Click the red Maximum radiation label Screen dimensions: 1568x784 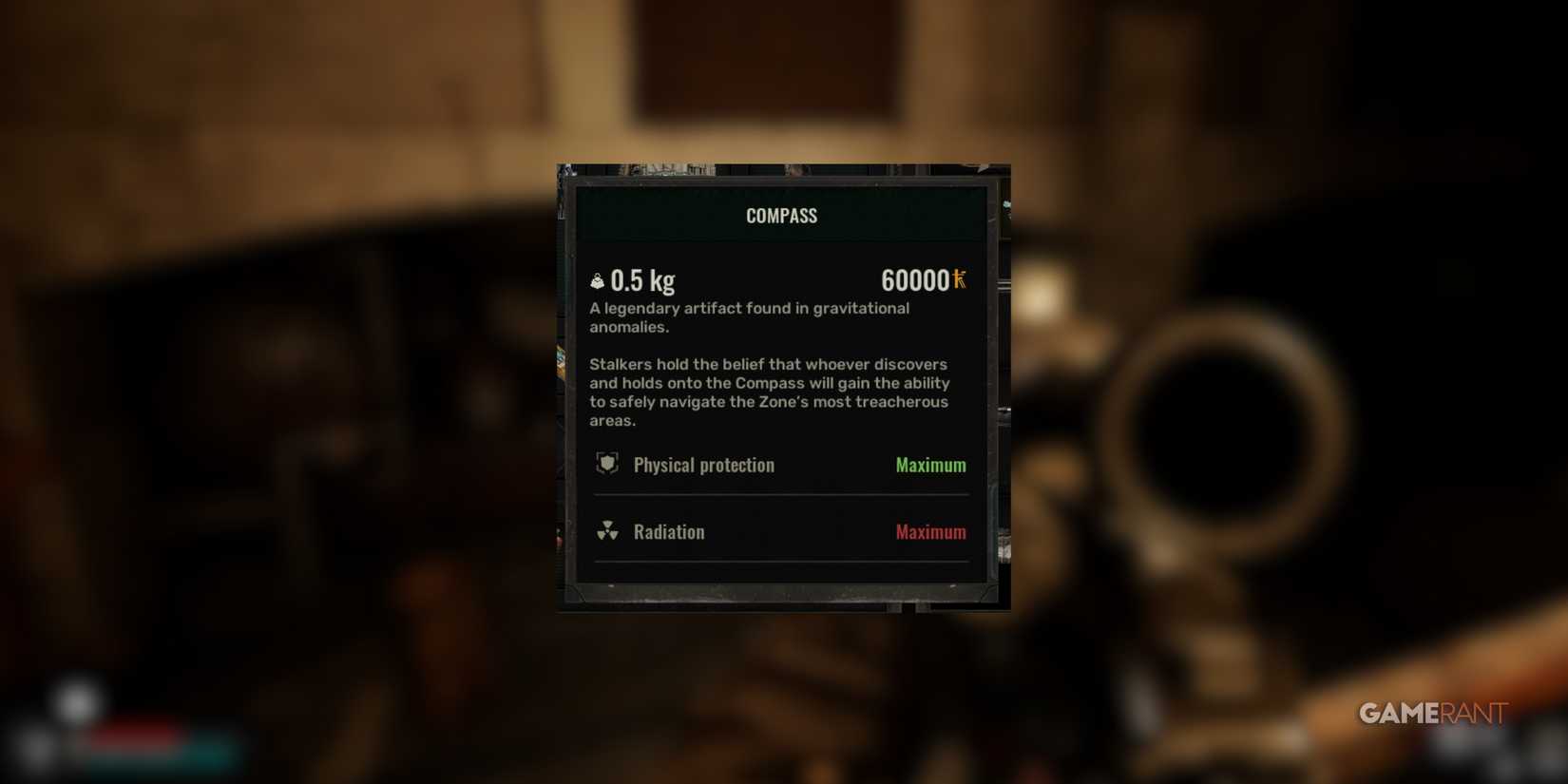pyautogui.click(x=929, y=531)
